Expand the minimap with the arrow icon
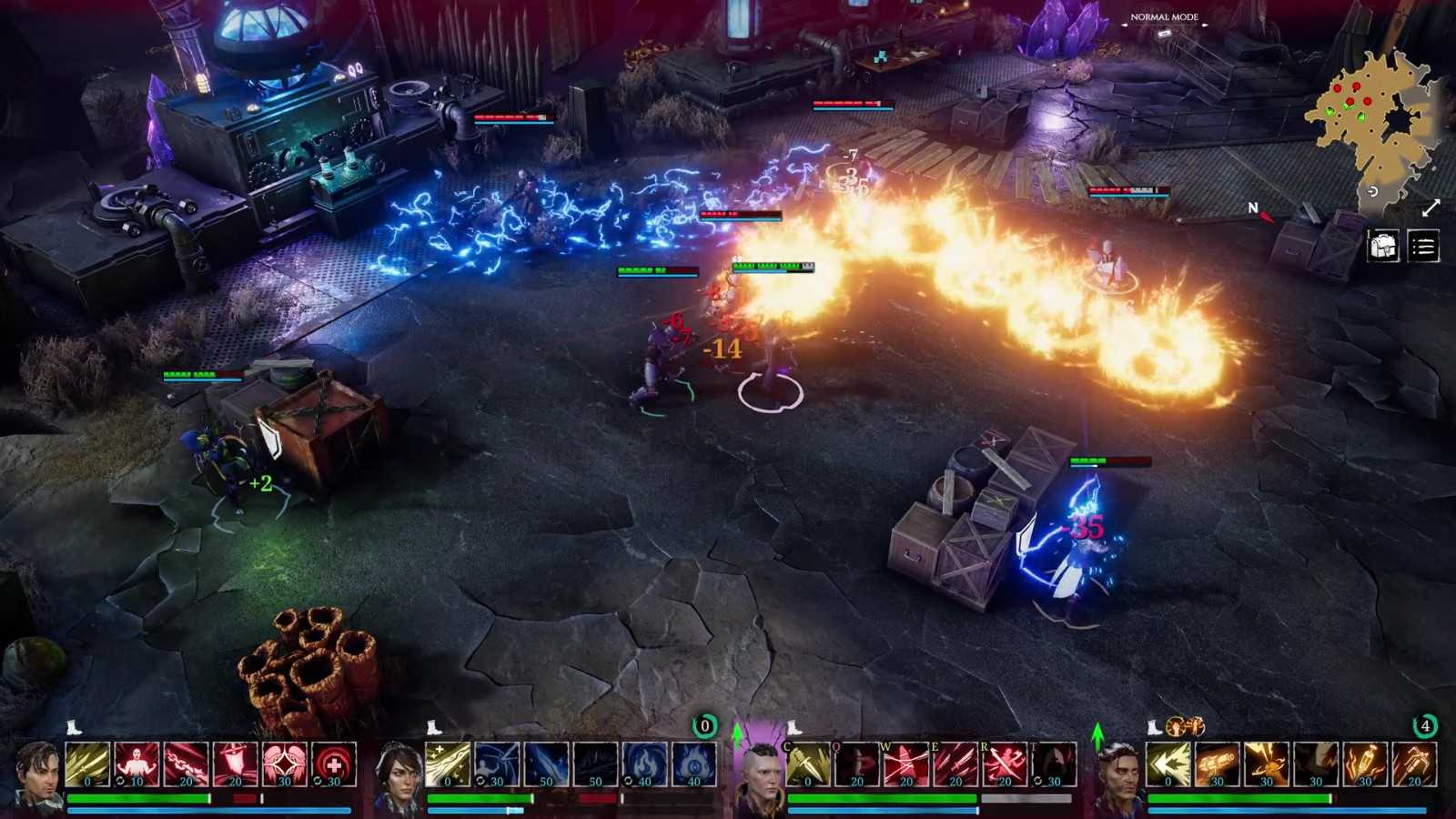The height and width of the screenshot is (819, 1456). [1431, 208]
